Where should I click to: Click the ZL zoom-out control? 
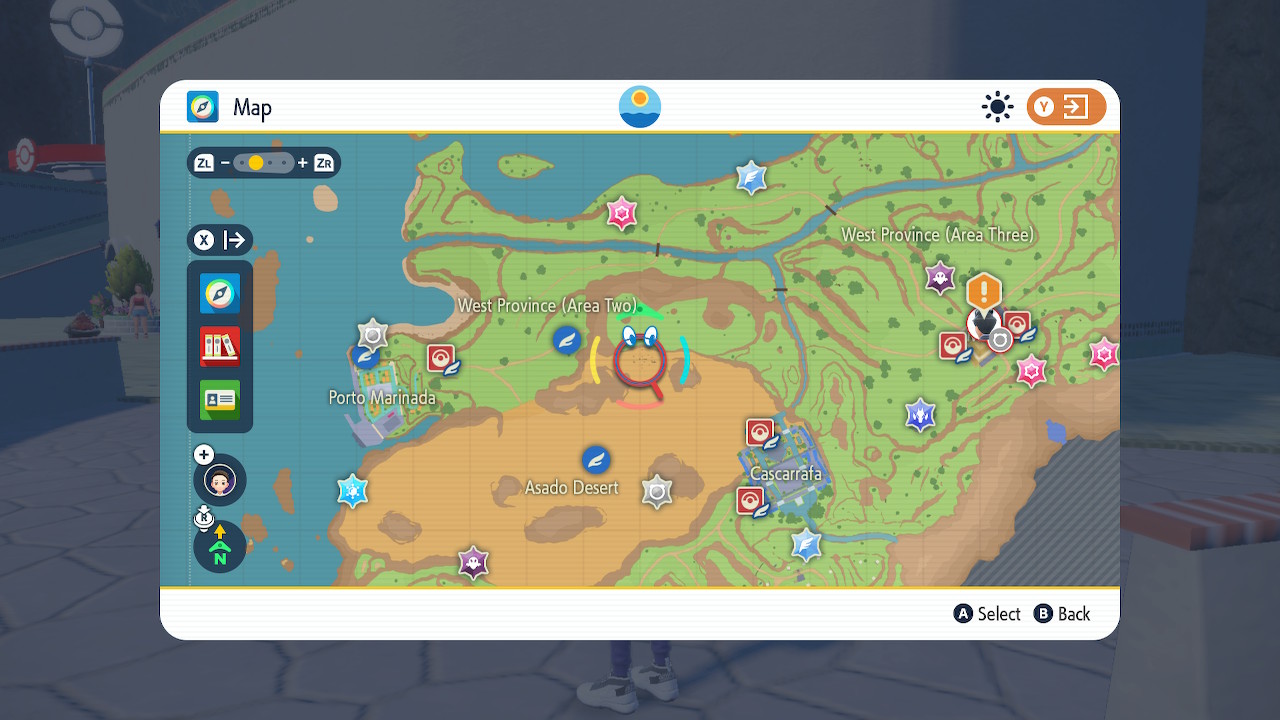[203, 162]
